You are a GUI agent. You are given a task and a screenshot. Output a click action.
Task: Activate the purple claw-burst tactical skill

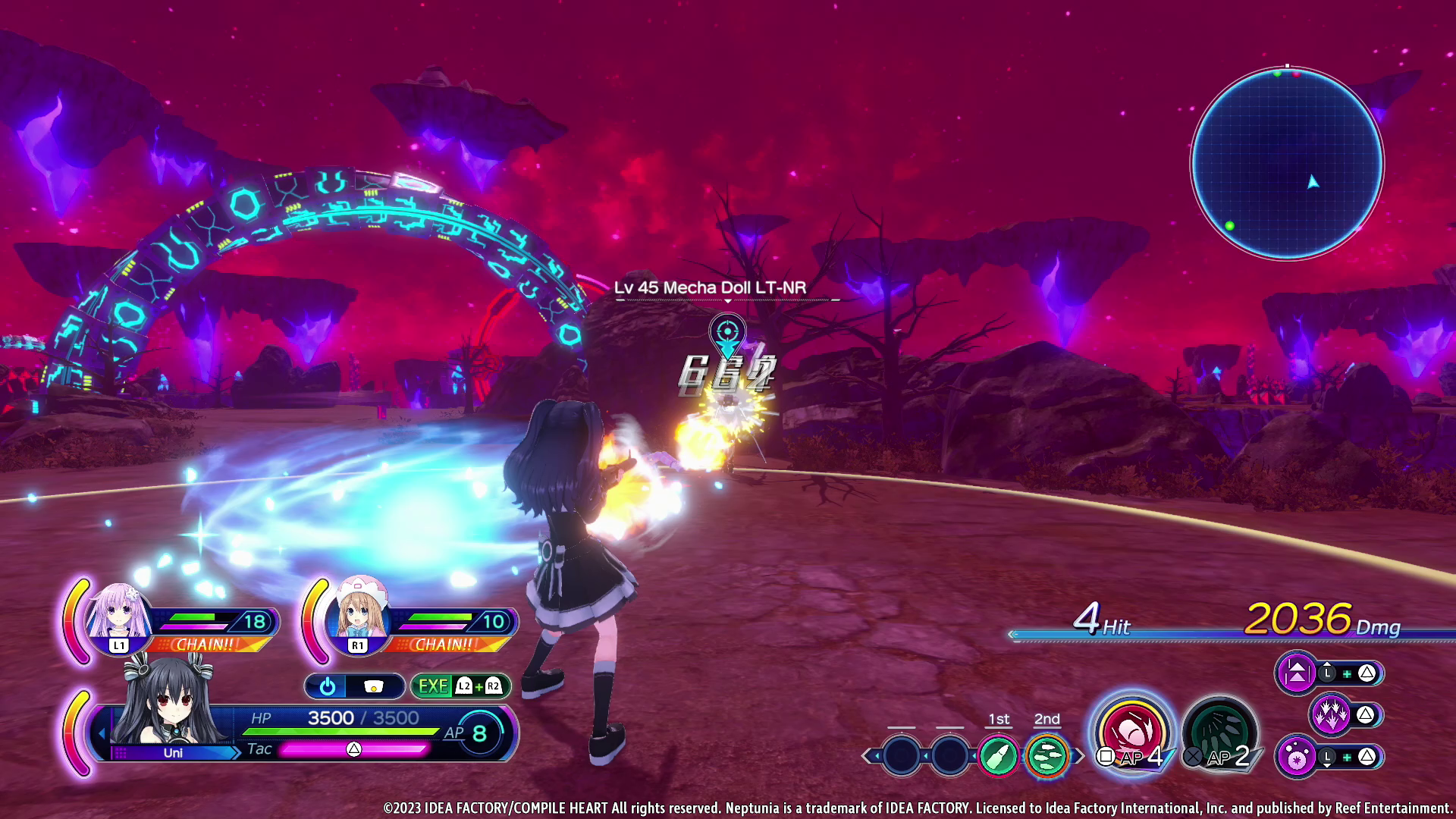pyautogui.click(x=1329, y=714)
